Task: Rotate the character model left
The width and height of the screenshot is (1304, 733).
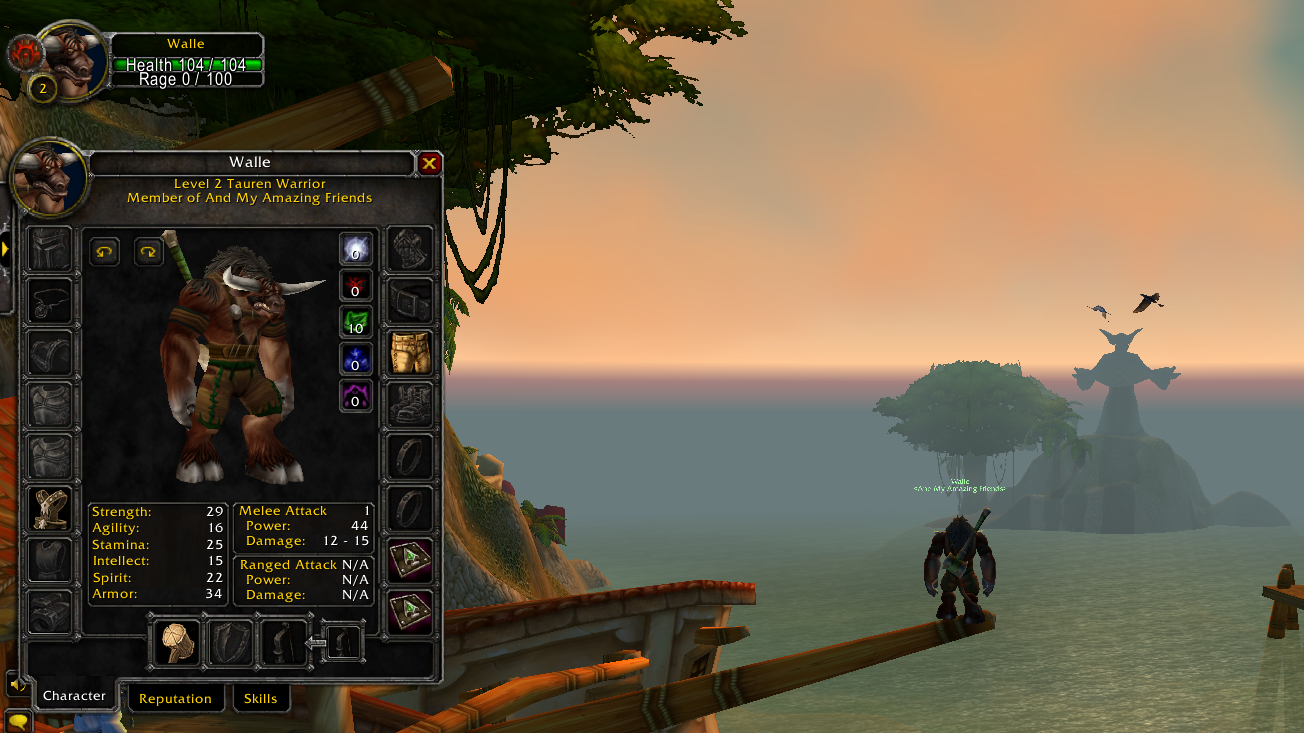Action: tap(104, 251)
